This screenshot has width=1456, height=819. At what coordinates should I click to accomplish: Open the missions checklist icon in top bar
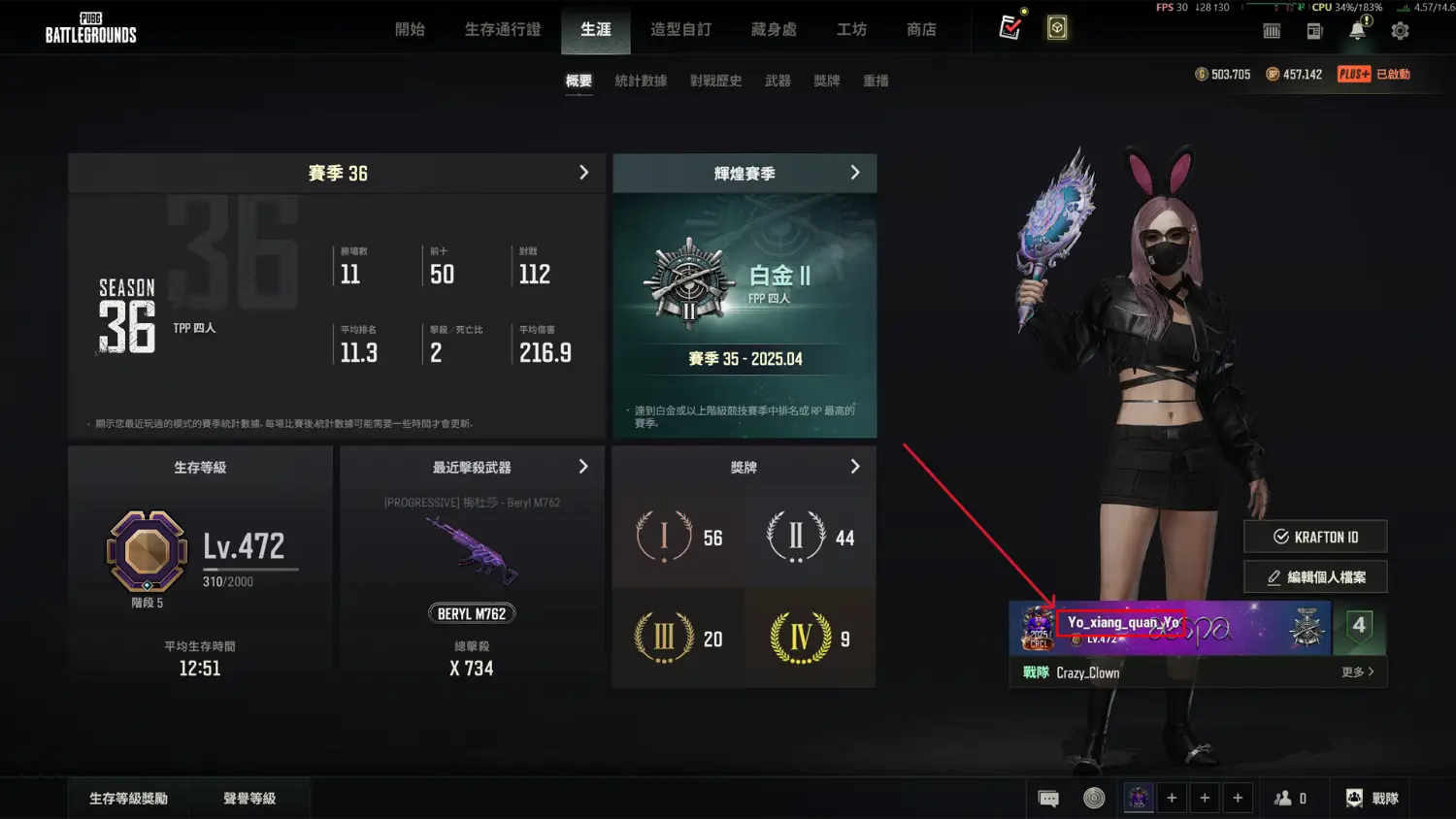tap(1011, 27)
